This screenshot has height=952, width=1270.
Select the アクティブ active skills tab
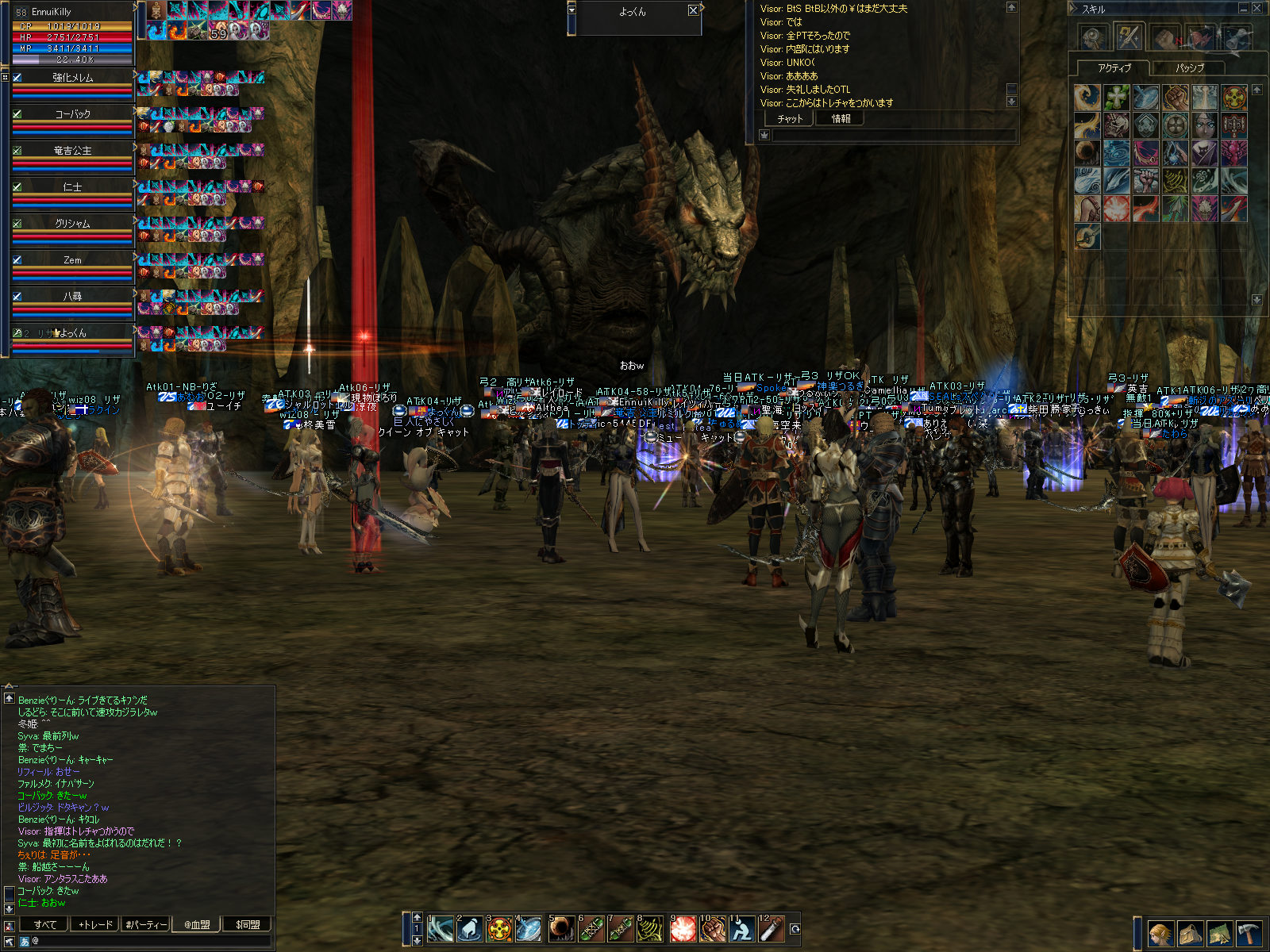(x=1114, y=68)
